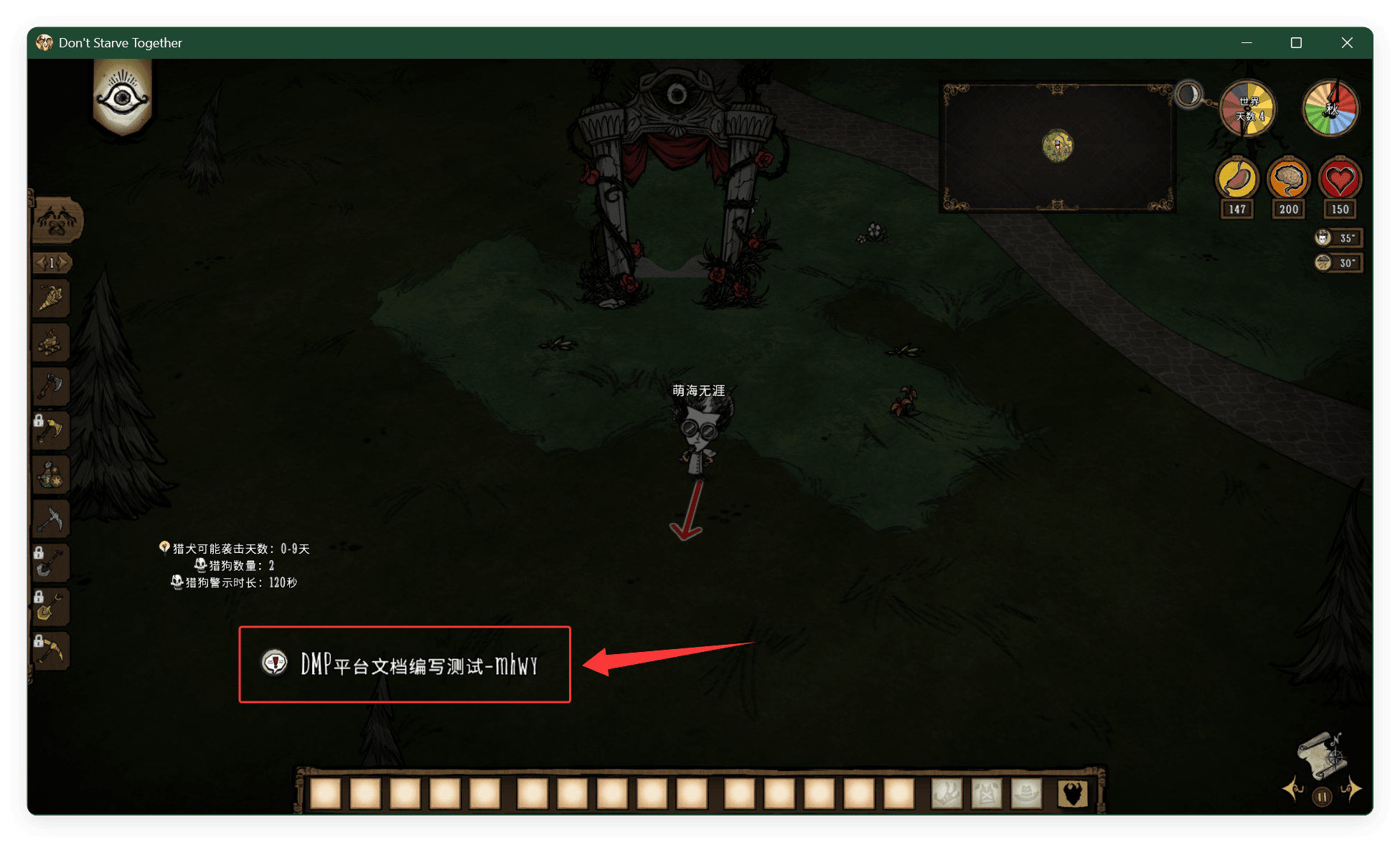
Task: Click the minimap panel
Action: (x=1057, y=146)
